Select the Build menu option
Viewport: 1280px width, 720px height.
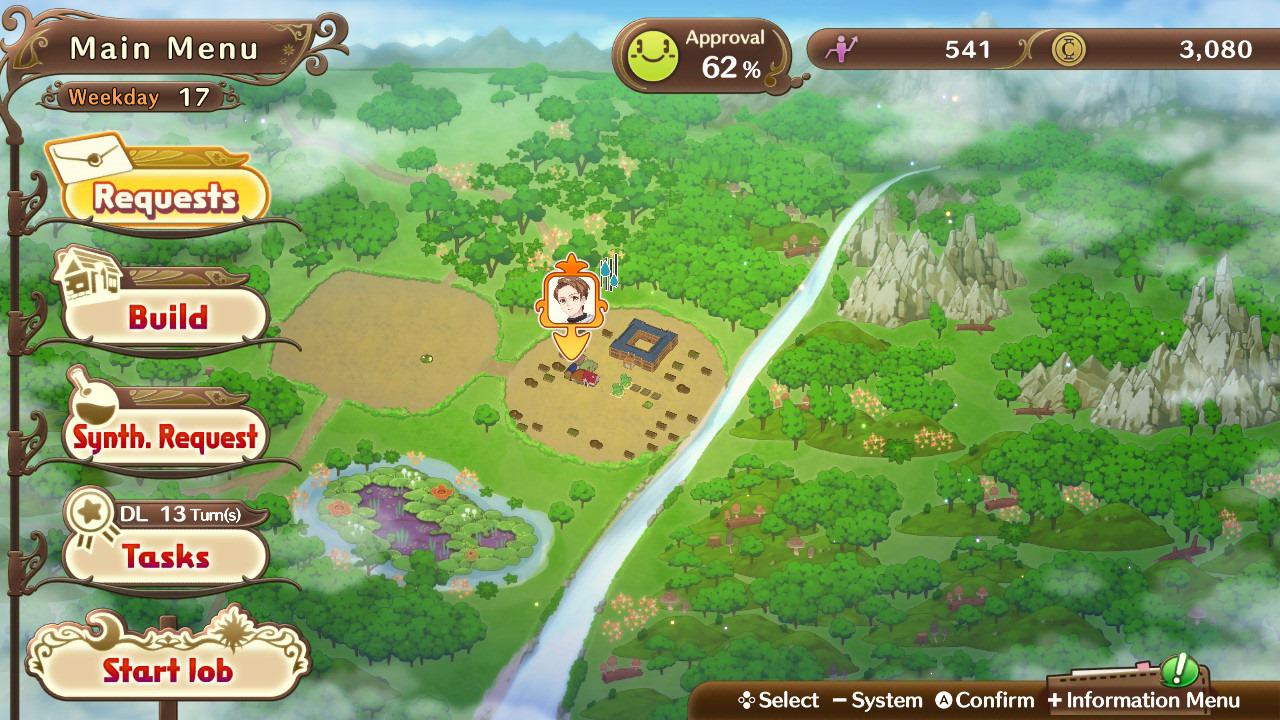[x=167, y=317]
